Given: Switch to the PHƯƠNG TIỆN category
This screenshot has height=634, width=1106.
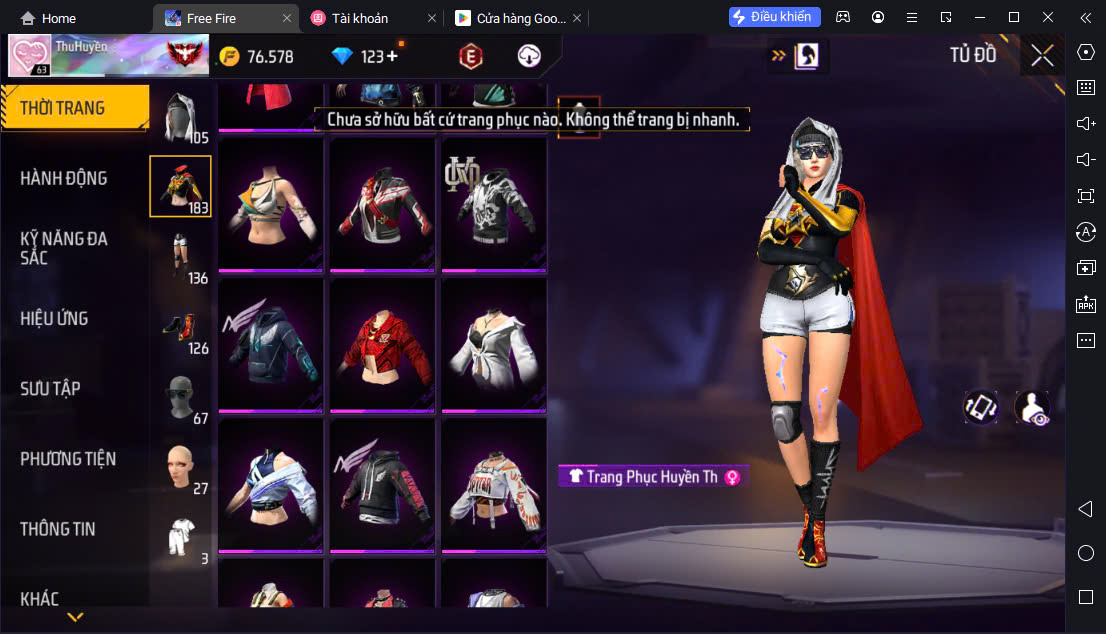Looking at the screenshot, I should click(x=68, y=458).
